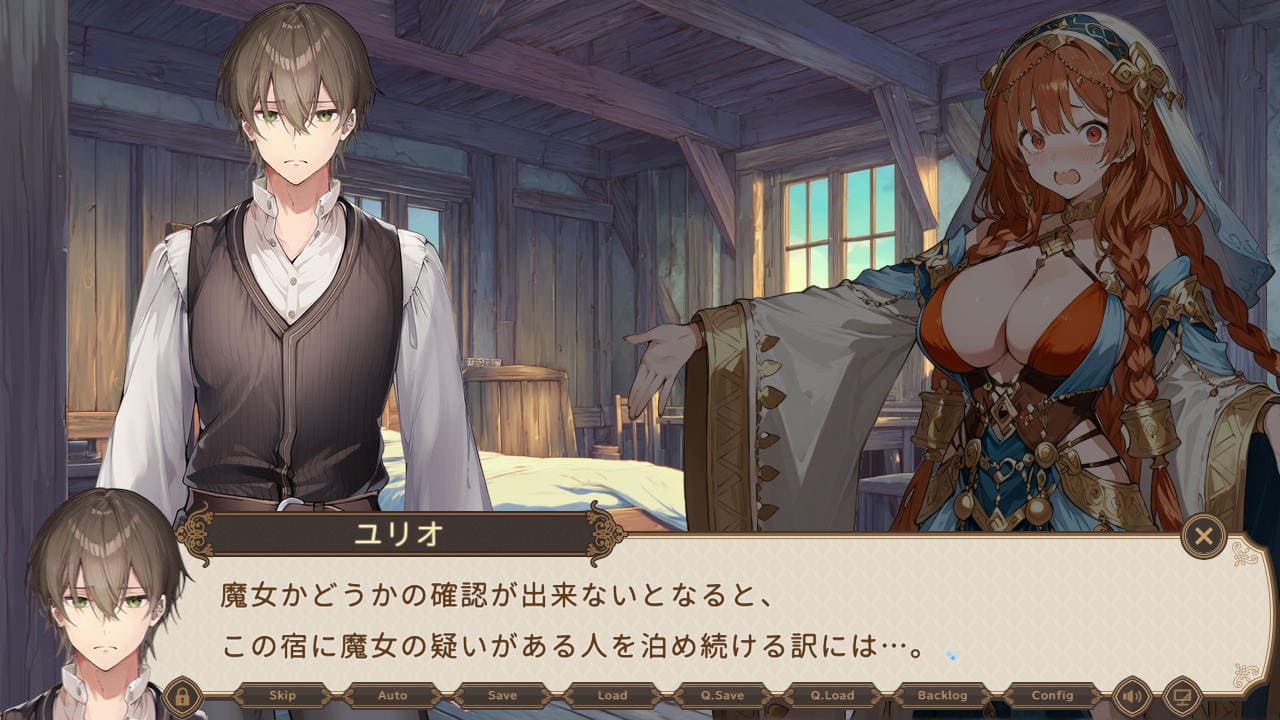This screenshot has height=720, width=1280.
Task: Open the Save menu
Action: [502, 695]
